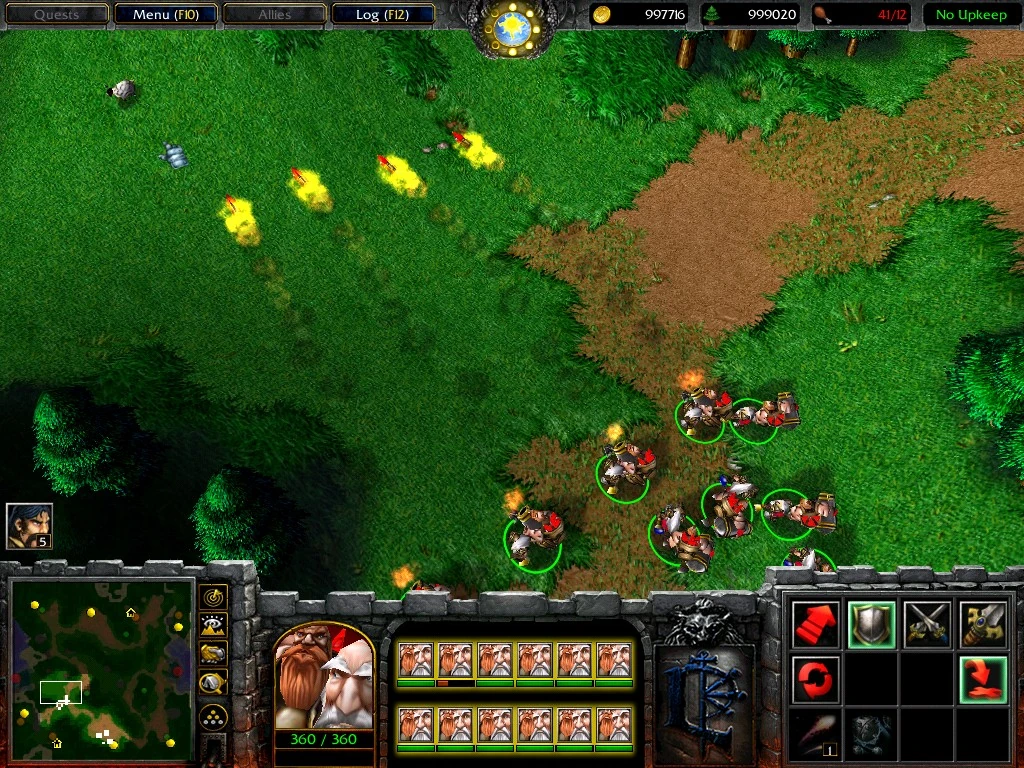The width and height of the screenshot is (1024, 768).
Task: Select the Attack command sword icon
Action: pyautogui.click(x=982, y=624)
